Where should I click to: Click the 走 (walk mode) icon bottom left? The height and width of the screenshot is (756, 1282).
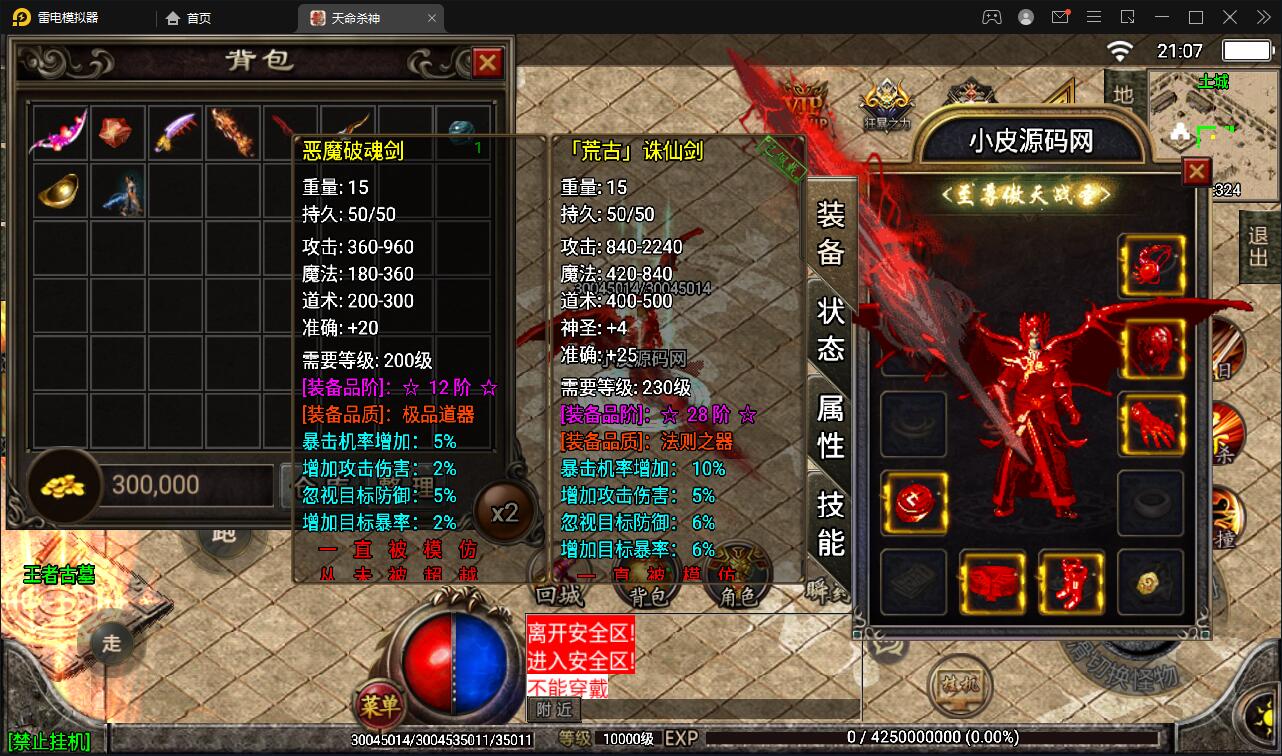pyautogui.click(x=113, y=645)
